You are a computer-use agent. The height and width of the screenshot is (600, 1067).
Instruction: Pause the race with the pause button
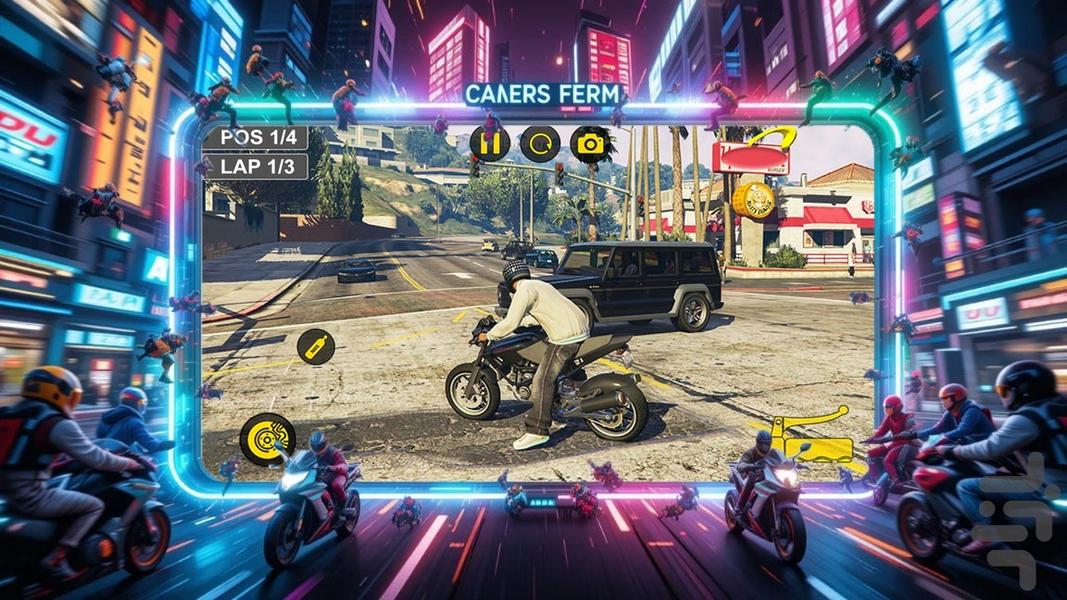click(x=490, y=144)
